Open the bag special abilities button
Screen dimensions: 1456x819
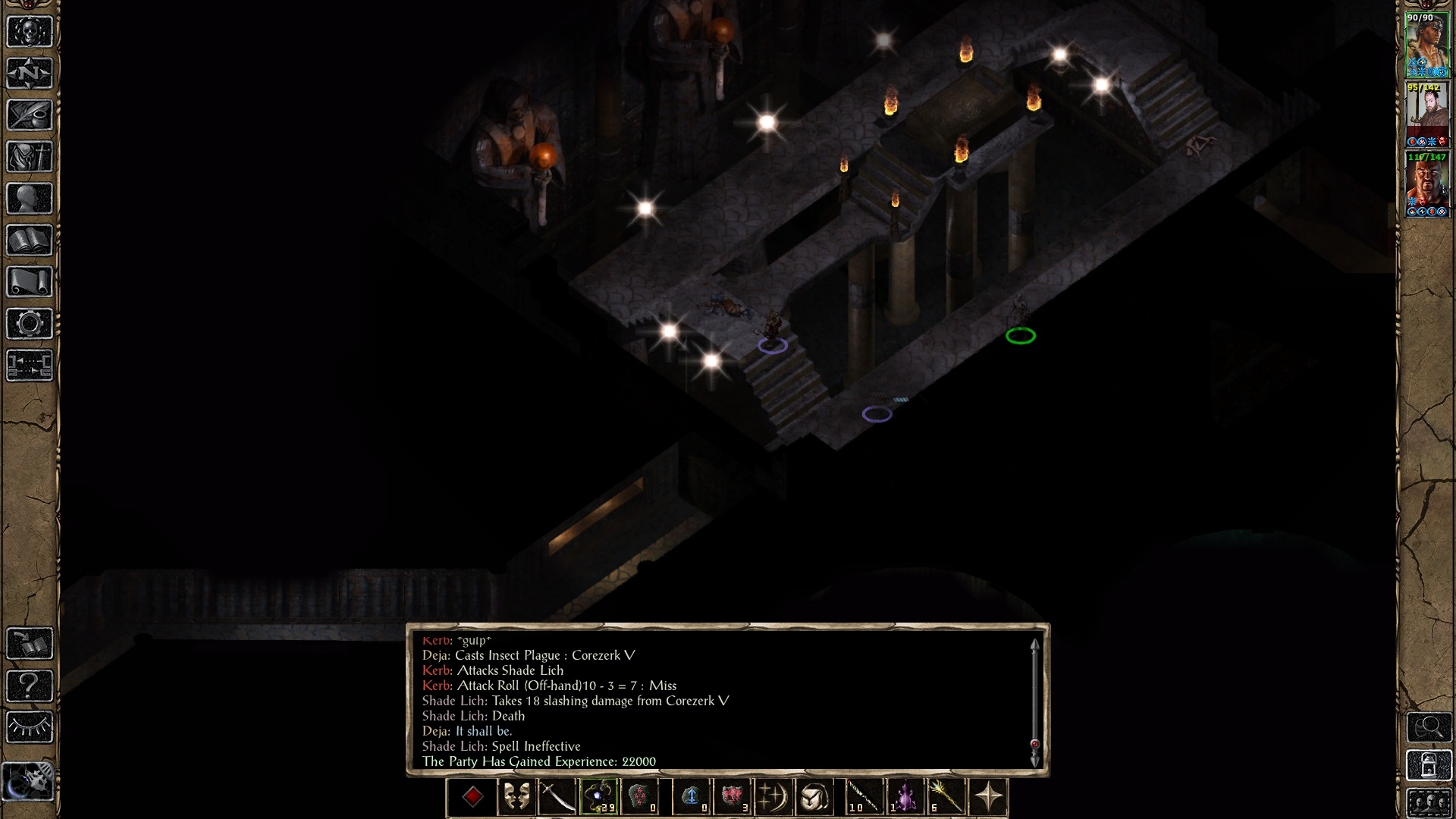814,797
